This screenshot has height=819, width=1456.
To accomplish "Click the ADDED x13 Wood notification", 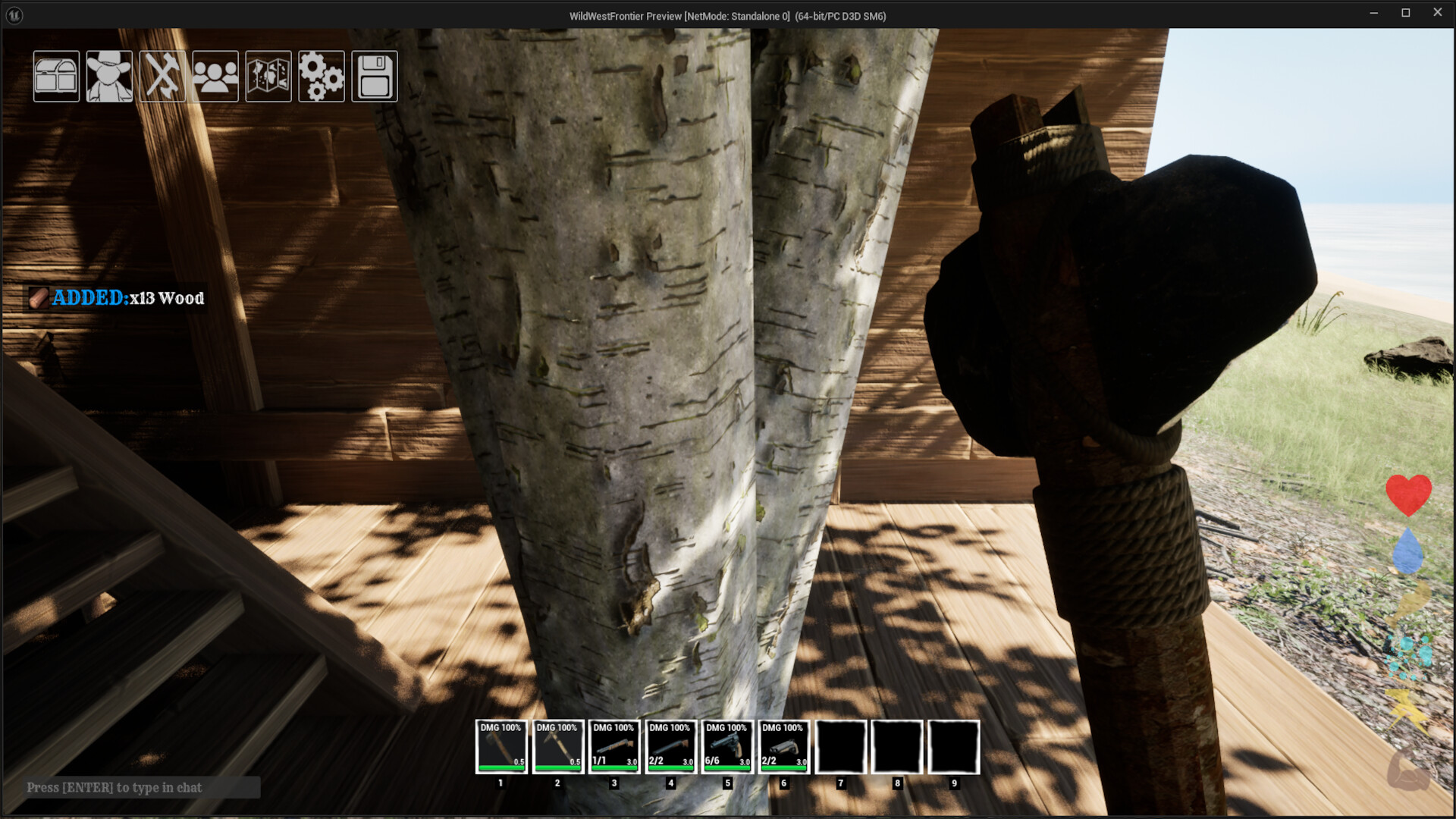I will 118,298.
